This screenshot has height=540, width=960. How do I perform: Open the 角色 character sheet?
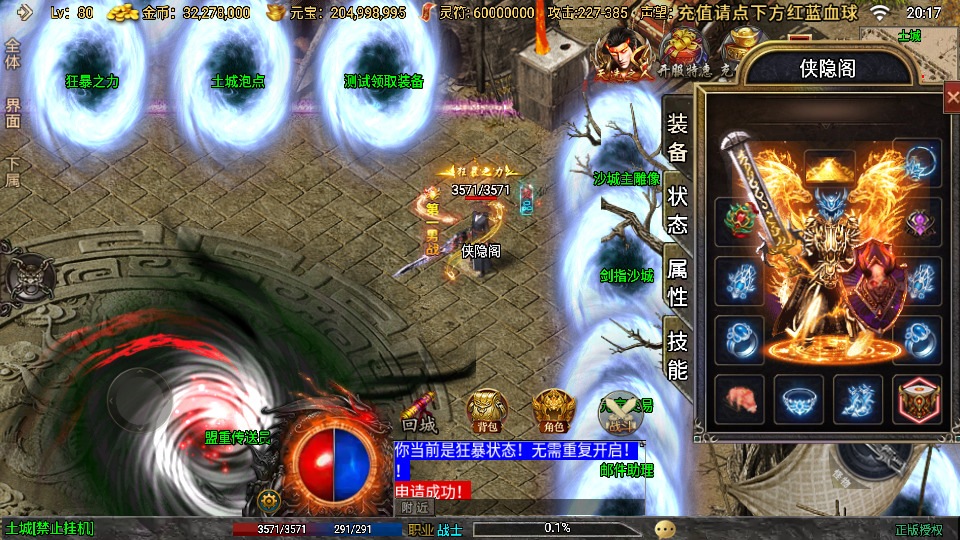pyautogui.click(x=553, y=410)
